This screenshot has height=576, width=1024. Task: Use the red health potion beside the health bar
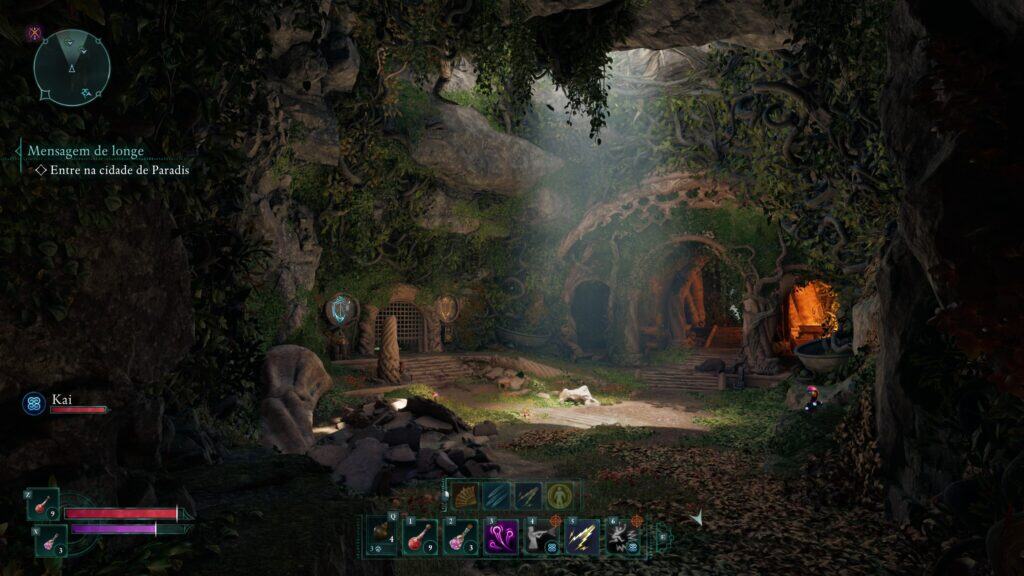(x=44, y=504)
